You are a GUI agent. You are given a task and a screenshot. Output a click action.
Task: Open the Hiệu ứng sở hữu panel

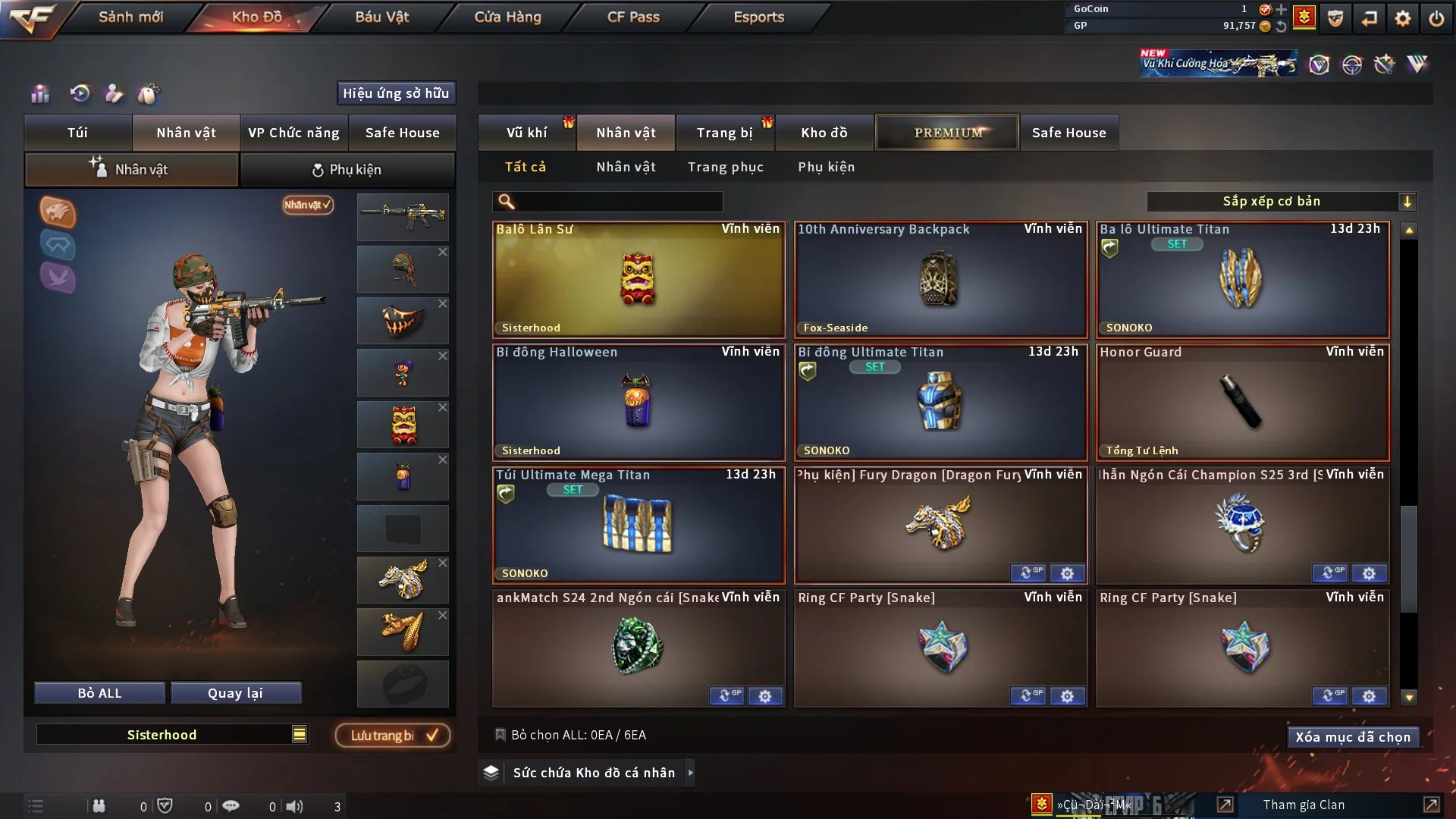pos(395,93)
